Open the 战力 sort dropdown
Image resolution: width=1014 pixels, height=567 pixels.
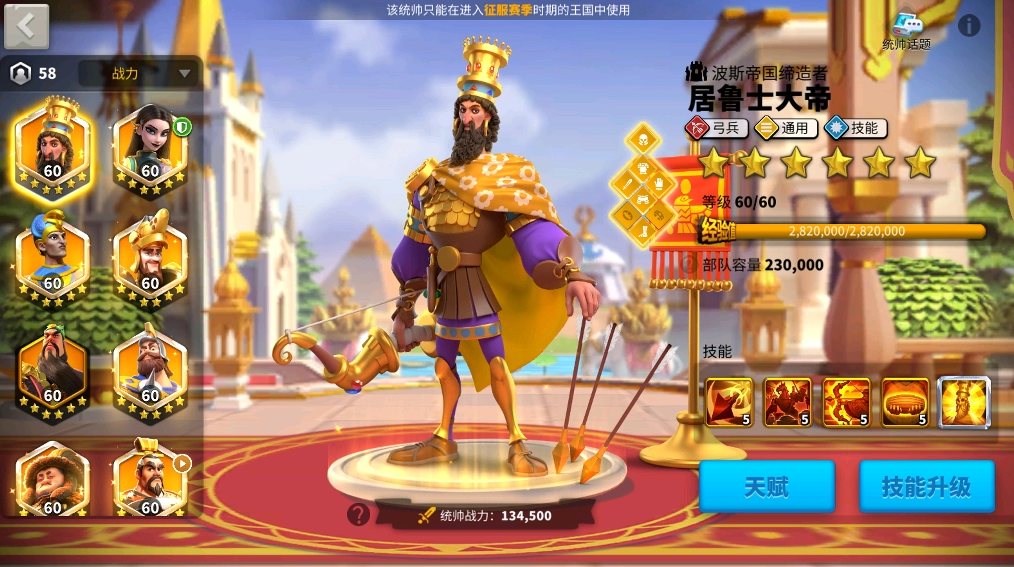coord(139,73)
